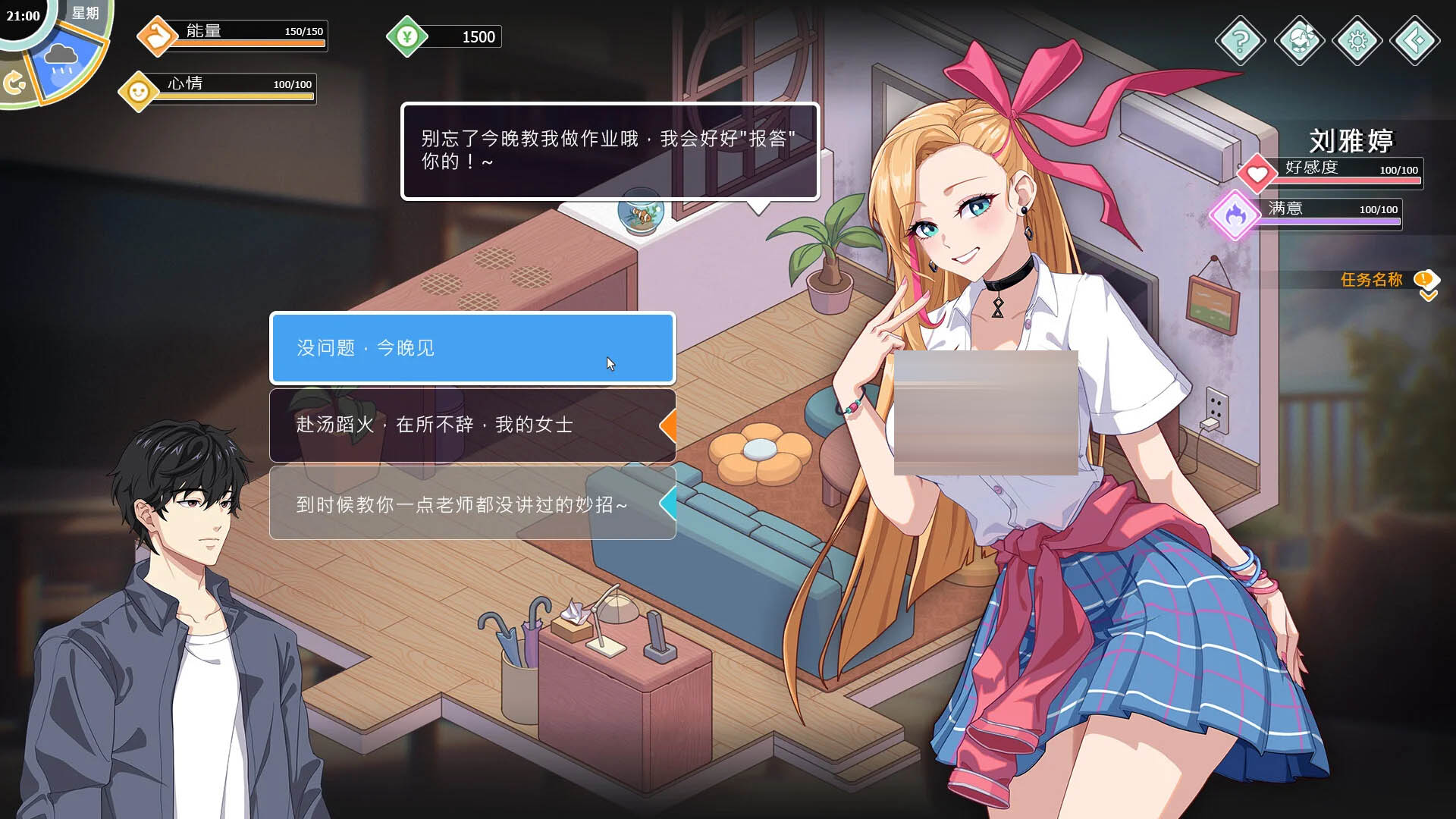Click the 星期 day label on clock wheel
1456x819 pixels.
click(x=86, y=14)
